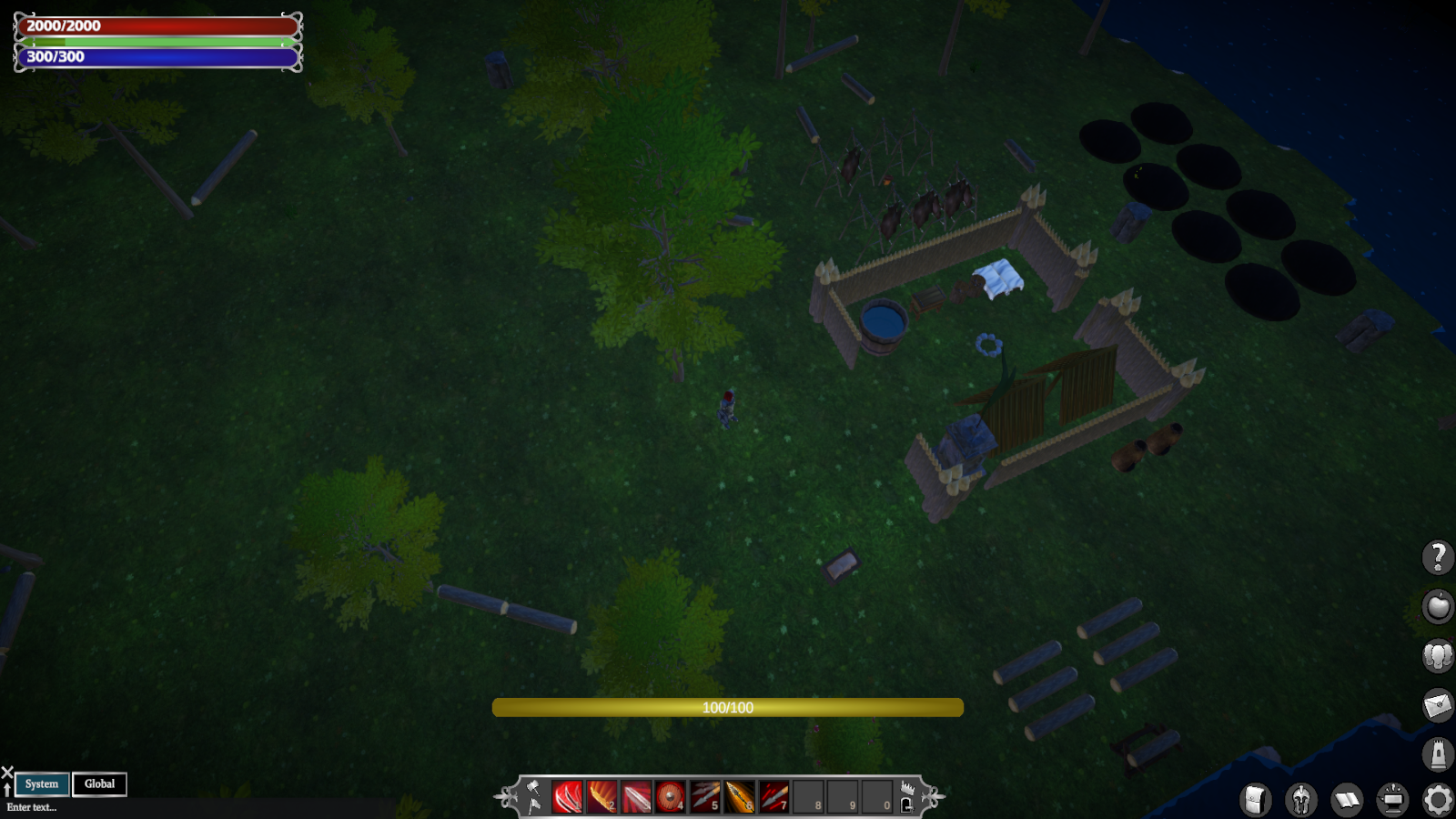The image size is (1456, 819).
Task: Click the crossed axes icon left of hotbar
Action: 534,794
